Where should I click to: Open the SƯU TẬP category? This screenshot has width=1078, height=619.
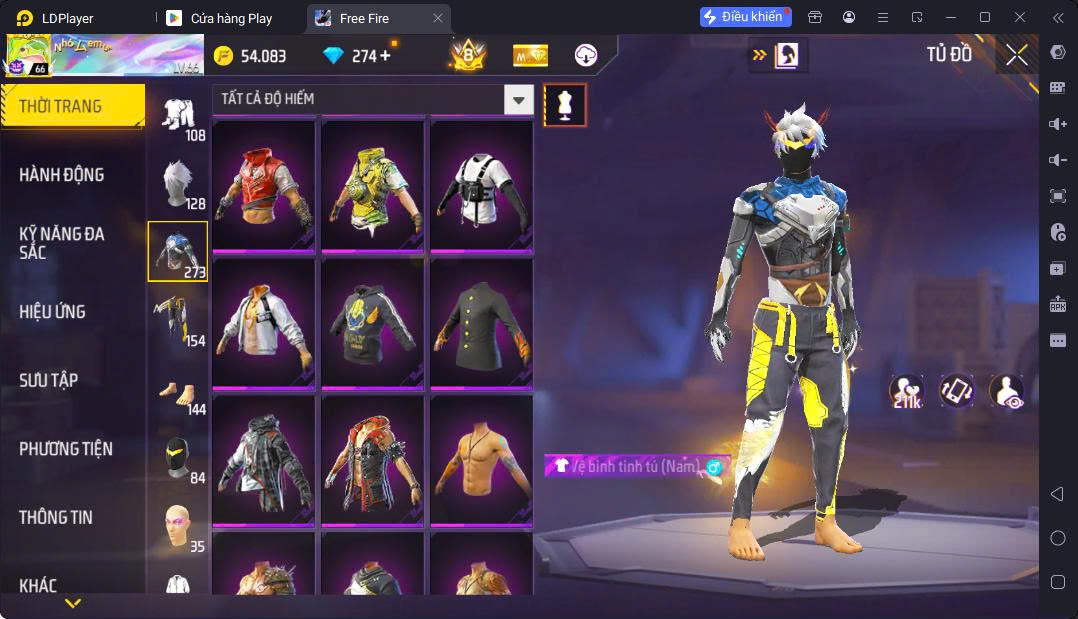click(x=49, y=380)
